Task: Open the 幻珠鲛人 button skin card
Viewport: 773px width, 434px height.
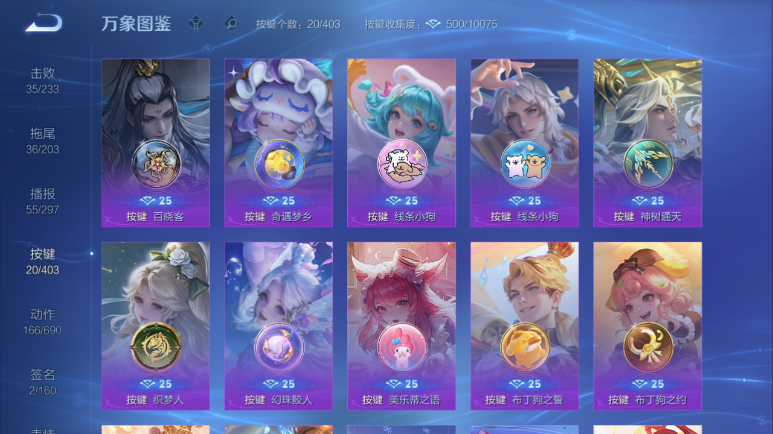Action: click(278, 325)
